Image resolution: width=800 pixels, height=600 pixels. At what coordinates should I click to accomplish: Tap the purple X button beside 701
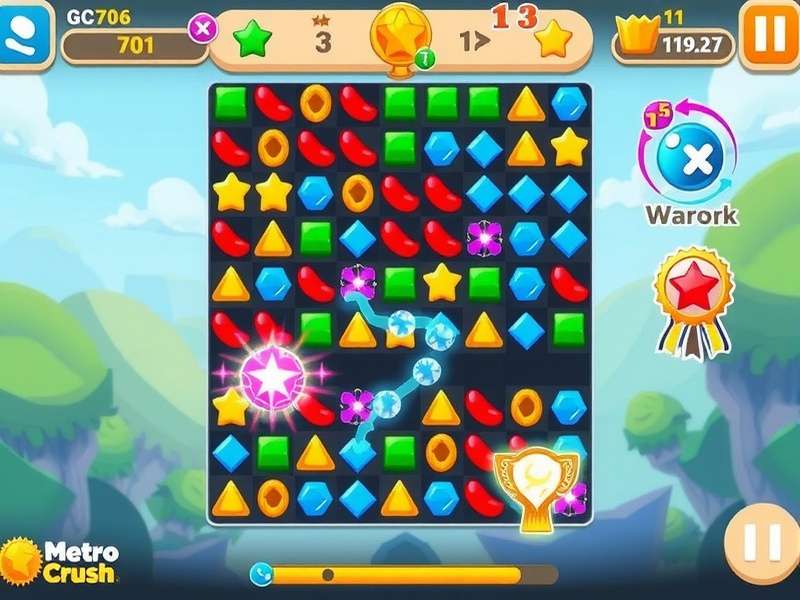[202, 29]
